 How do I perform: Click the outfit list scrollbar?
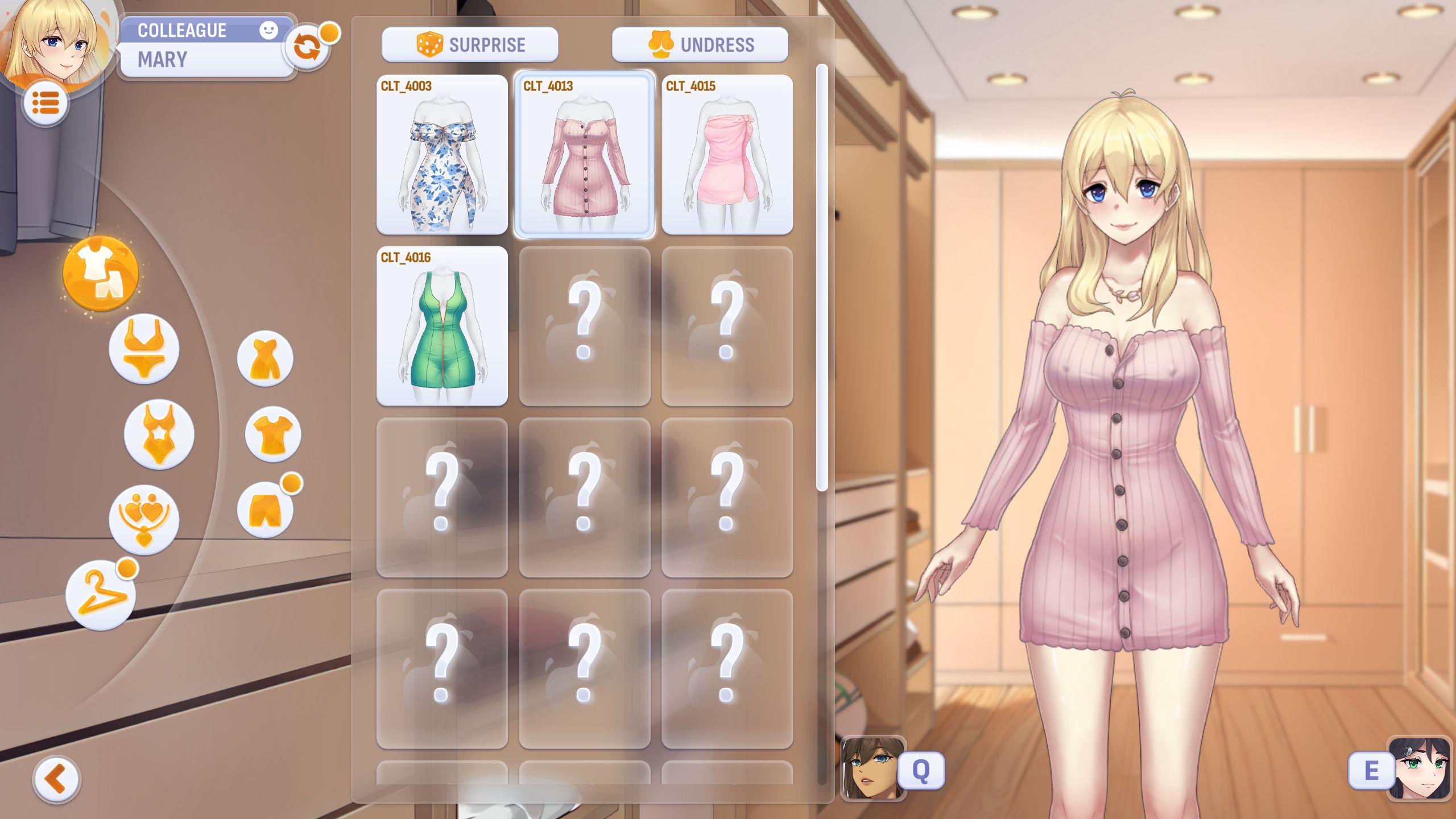[821, 279]
